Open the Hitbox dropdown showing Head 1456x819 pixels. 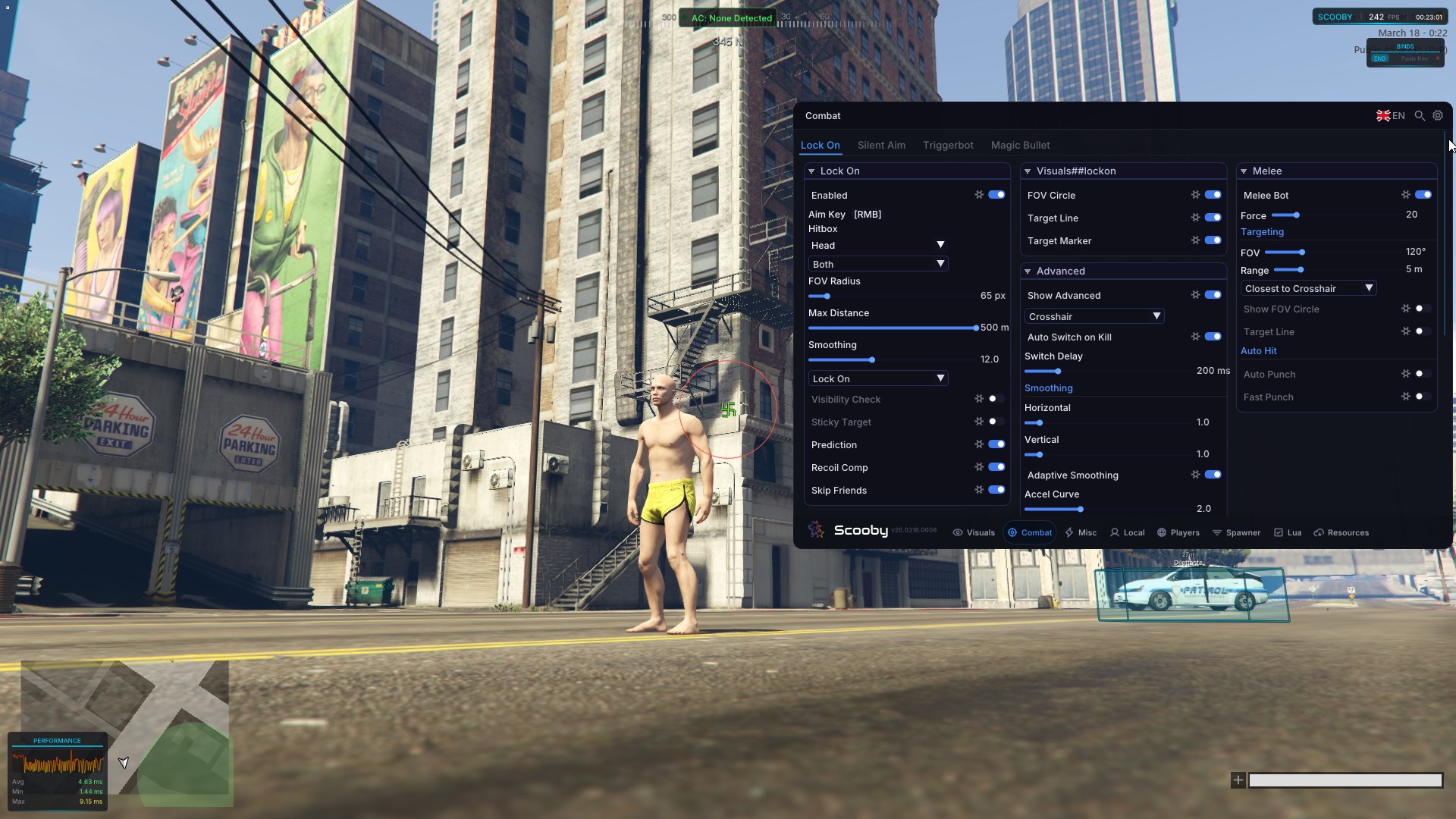[x=877, y=245]
